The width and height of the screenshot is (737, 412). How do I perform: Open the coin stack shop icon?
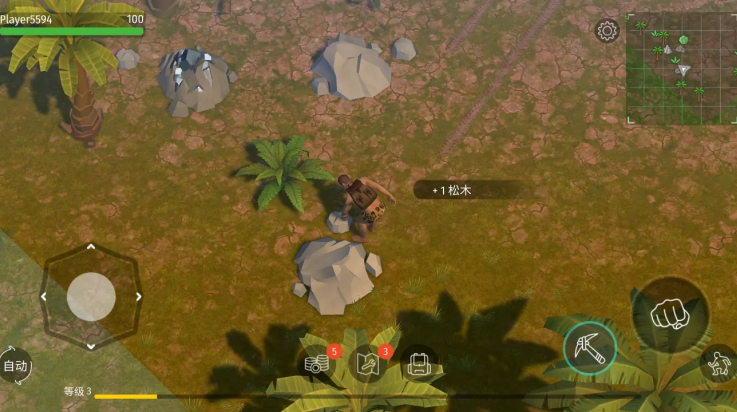[x=318, y=364]
